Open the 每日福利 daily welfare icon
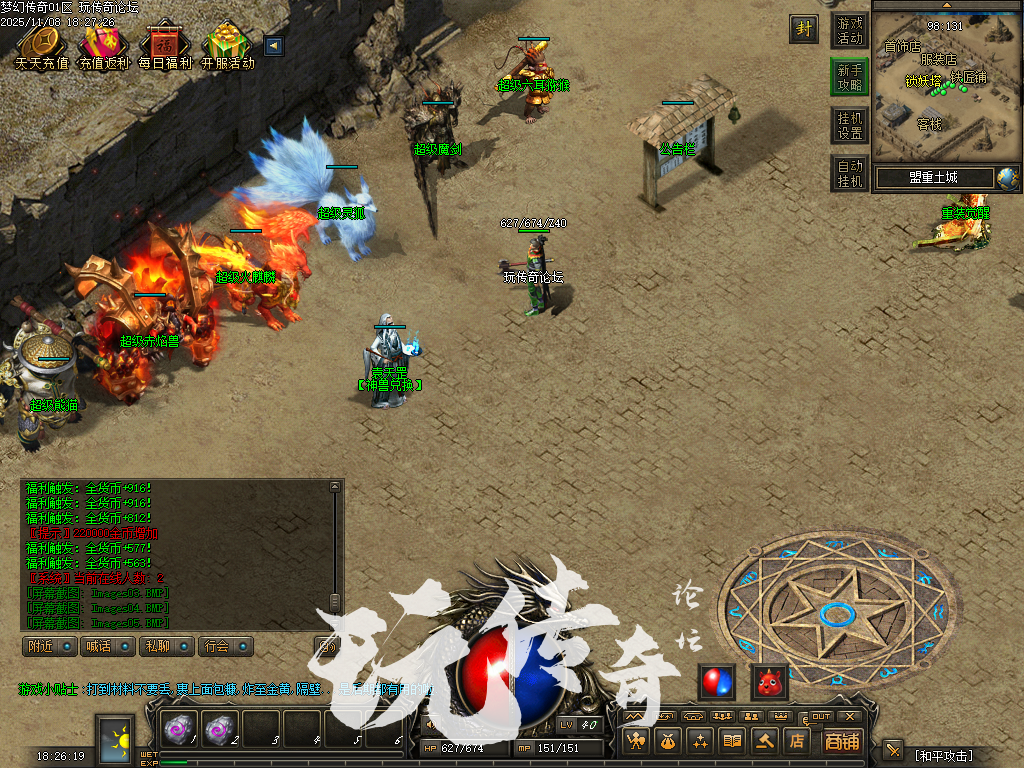 click(164, 45)
